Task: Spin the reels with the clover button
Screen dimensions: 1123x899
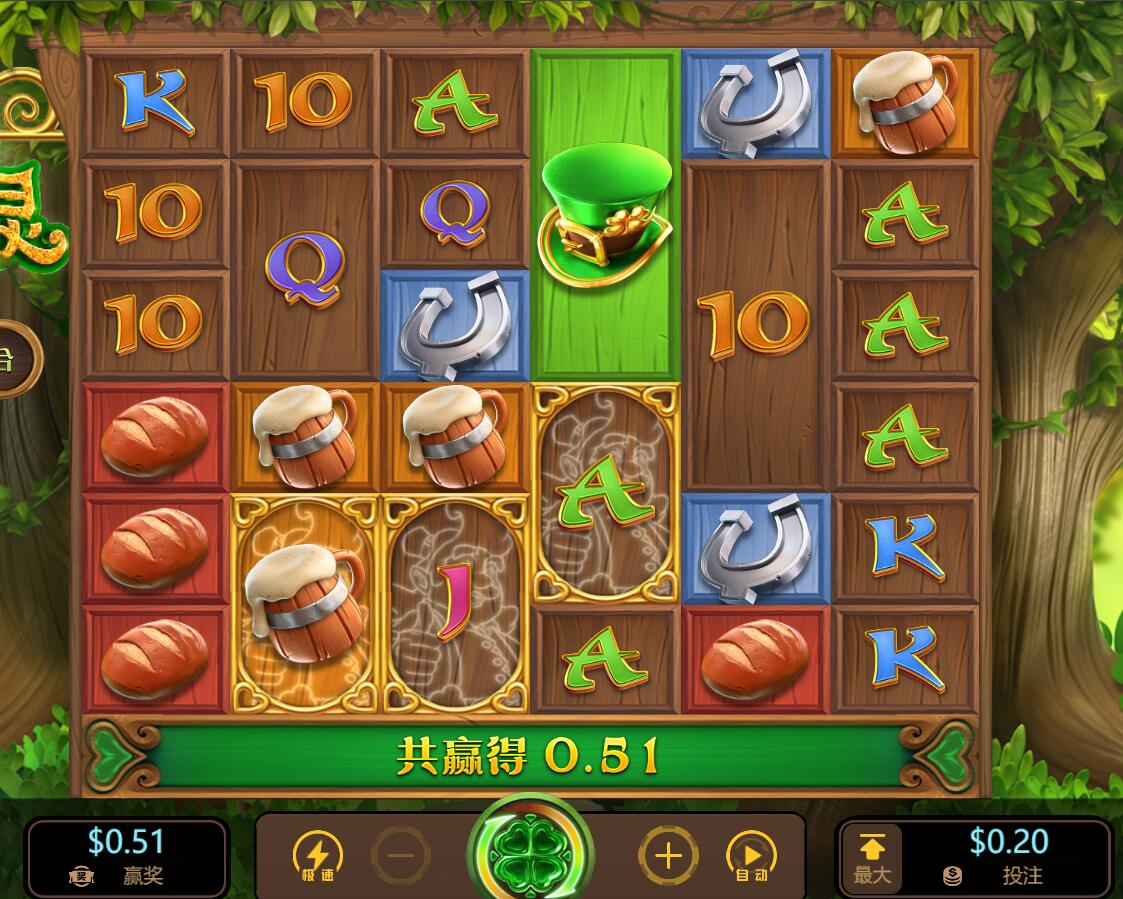Action: point(530,855)
